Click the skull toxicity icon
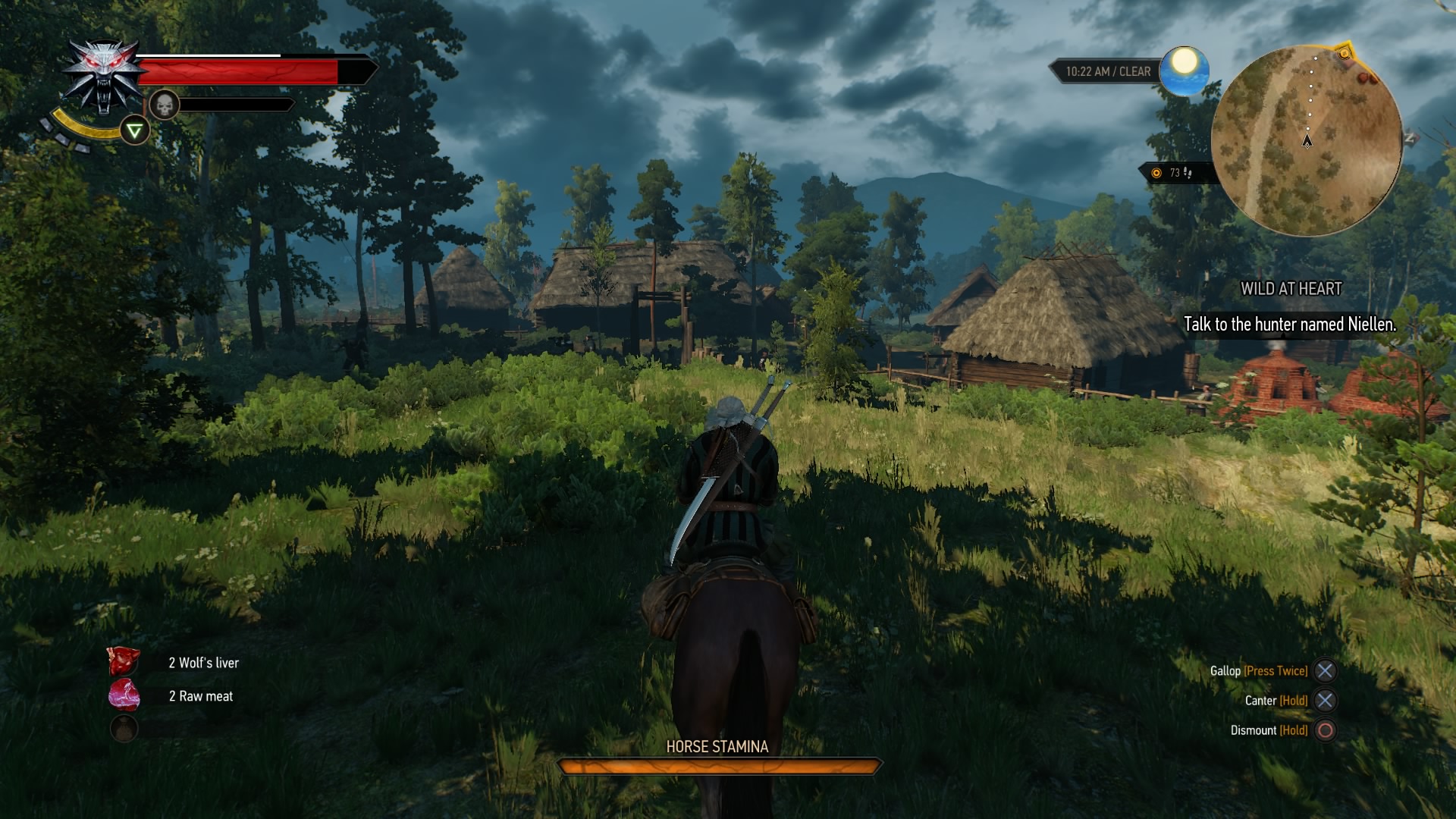 164,105
